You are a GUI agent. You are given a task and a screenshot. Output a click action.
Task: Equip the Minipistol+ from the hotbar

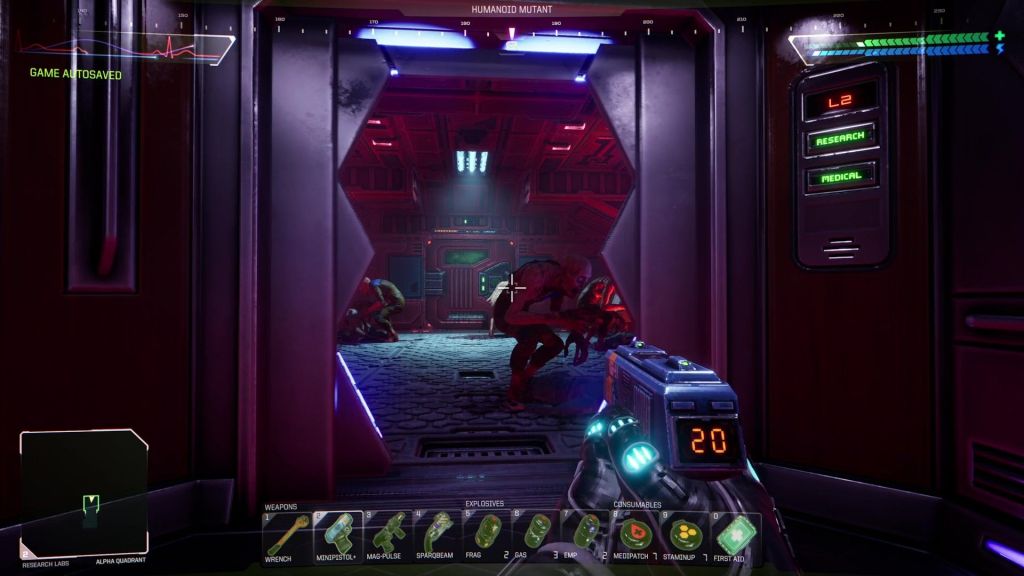click(336, 535)
